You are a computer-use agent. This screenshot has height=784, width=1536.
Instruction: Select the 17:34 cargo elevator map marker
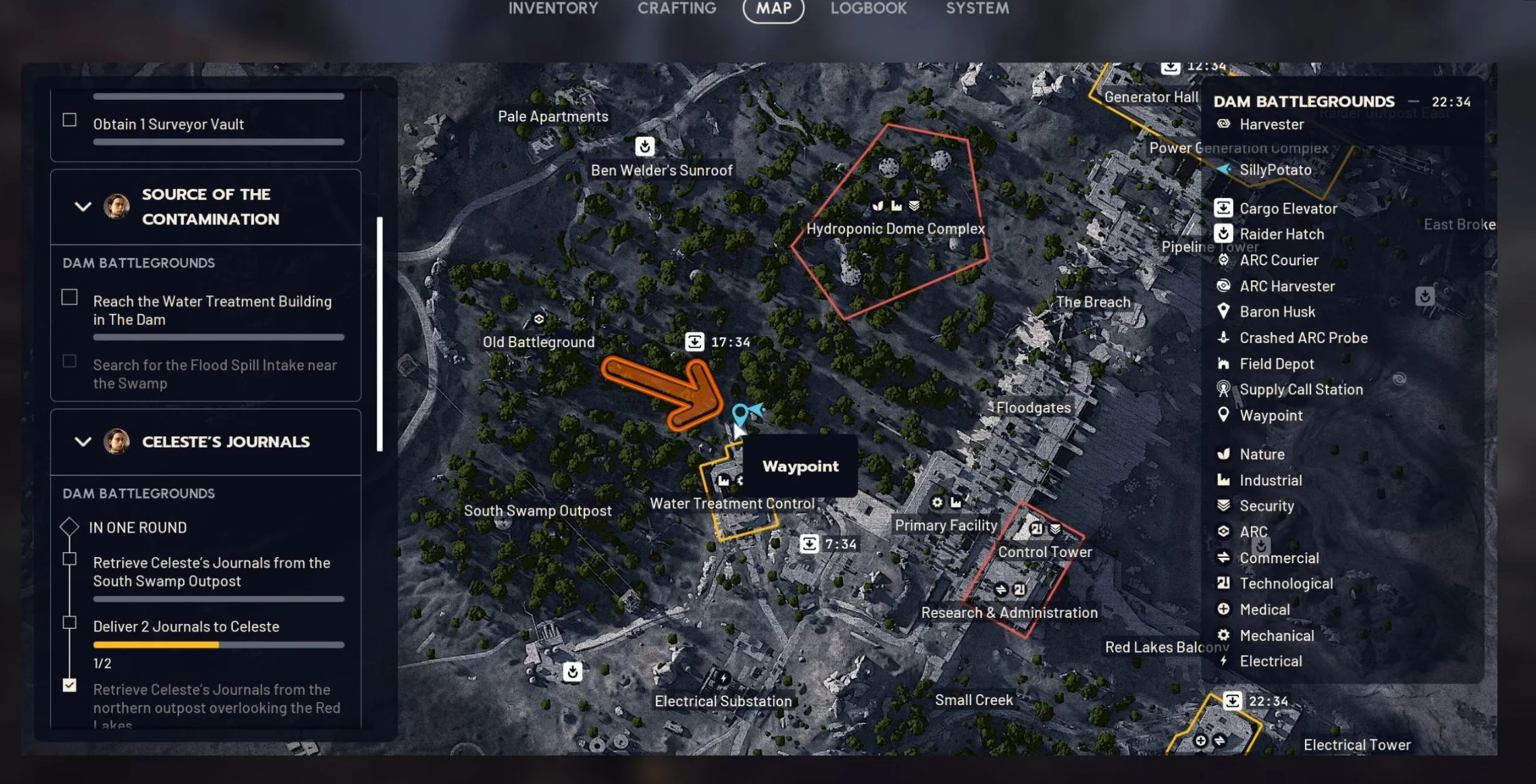694,342
